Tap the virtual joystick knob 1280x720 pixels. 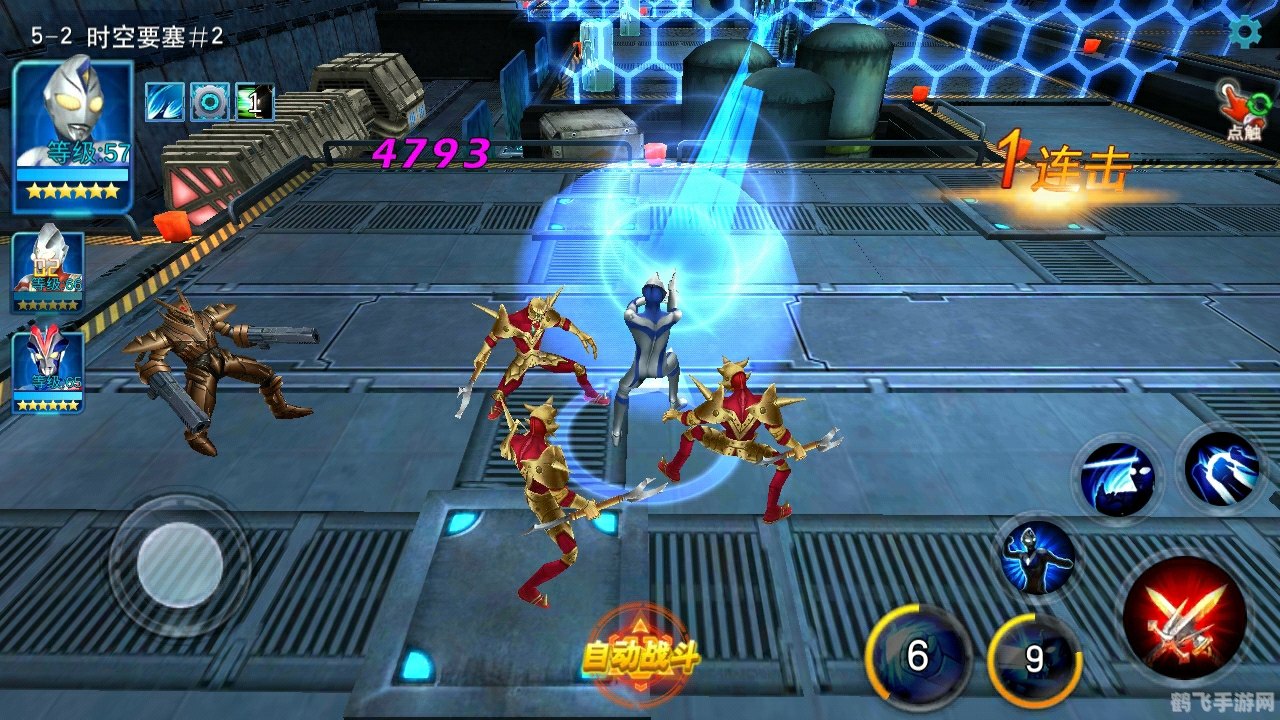(x=180, y=564)
